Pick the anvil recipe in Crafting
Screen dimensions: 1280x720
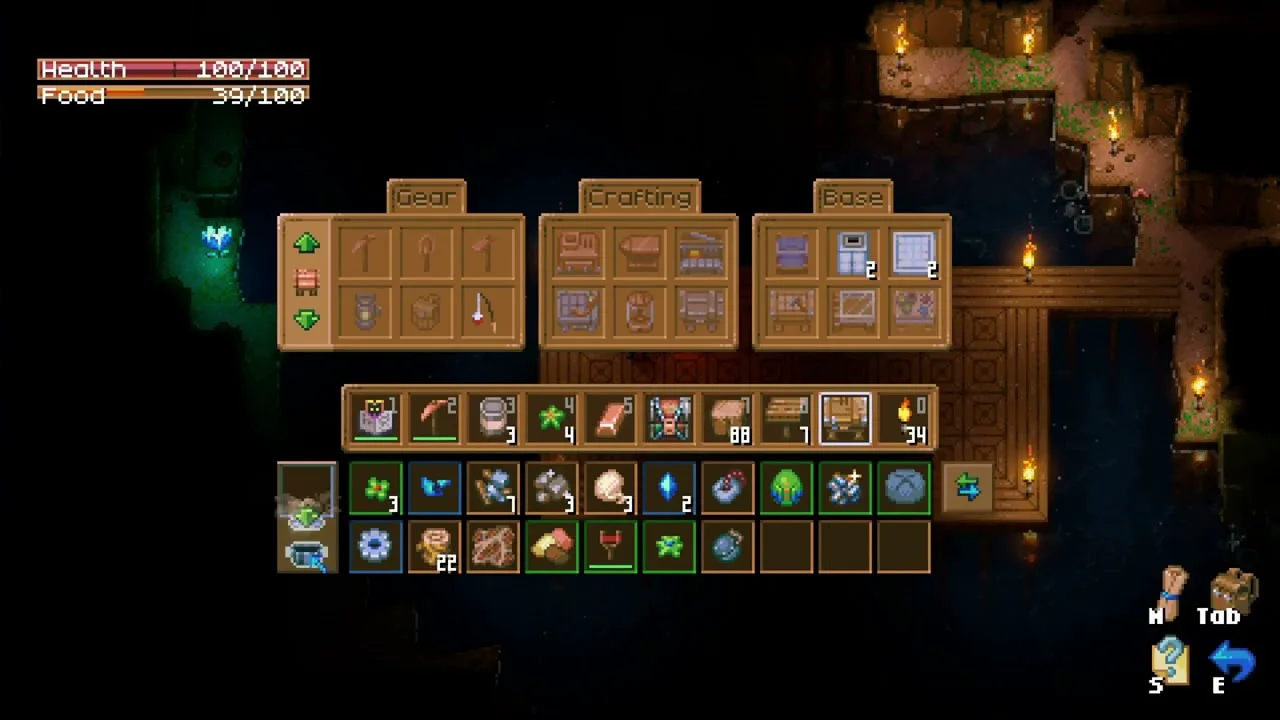point(639,253)
